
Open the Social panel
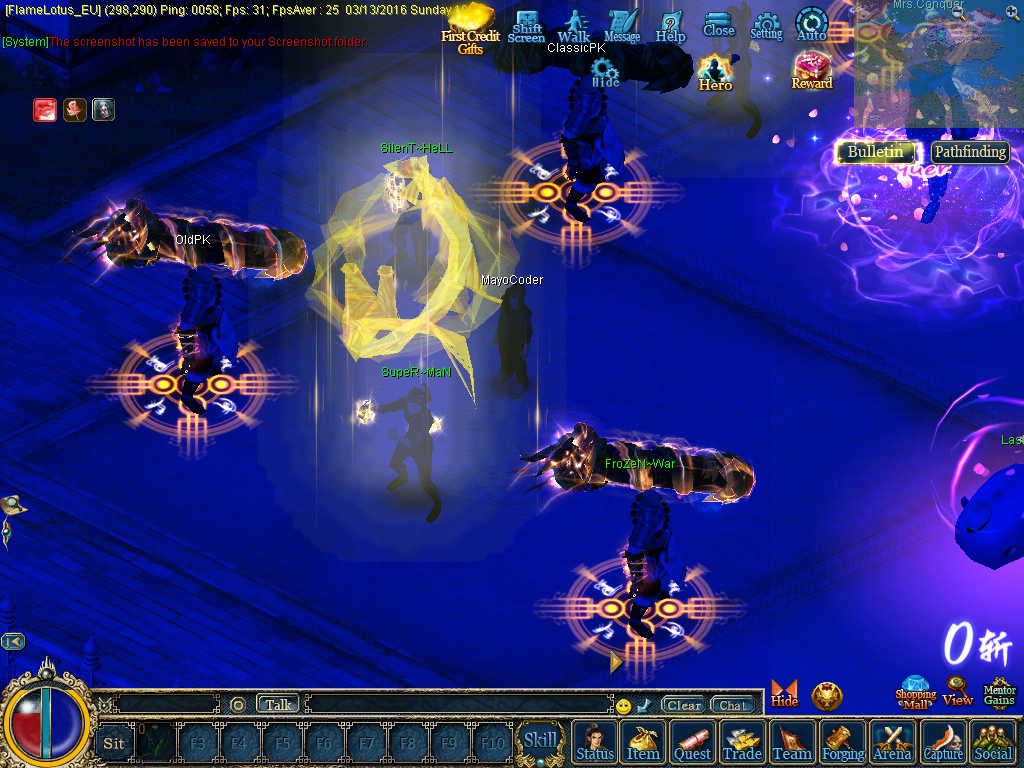992,742
